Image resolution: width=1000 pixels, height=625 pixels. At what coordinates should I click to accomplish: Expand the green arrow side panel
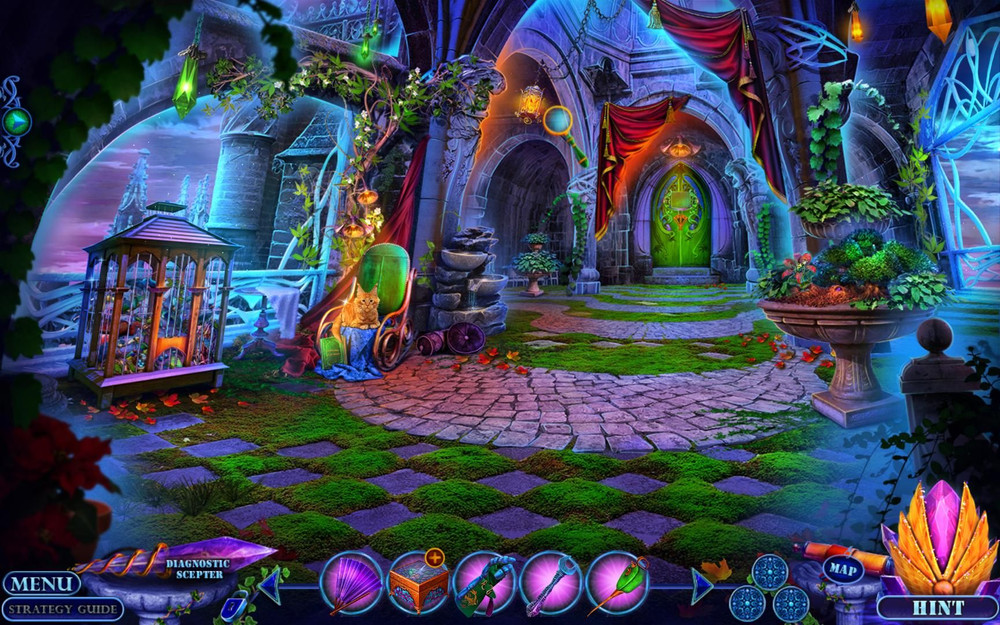pyautogui.click(x=16, y=121)
